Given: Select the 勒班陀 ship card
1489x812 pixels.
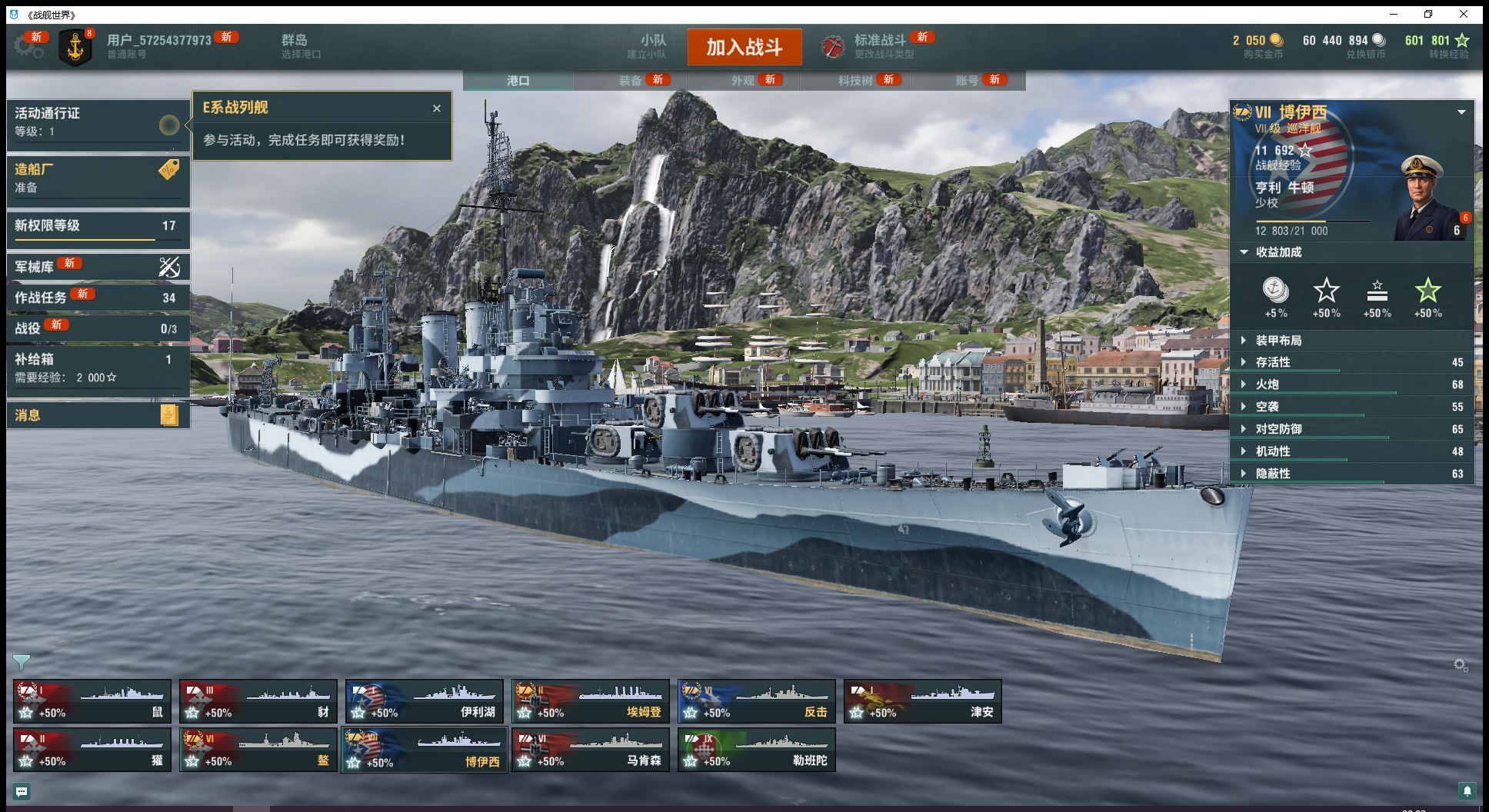Looking at the screenshot, I should (757, 750).
